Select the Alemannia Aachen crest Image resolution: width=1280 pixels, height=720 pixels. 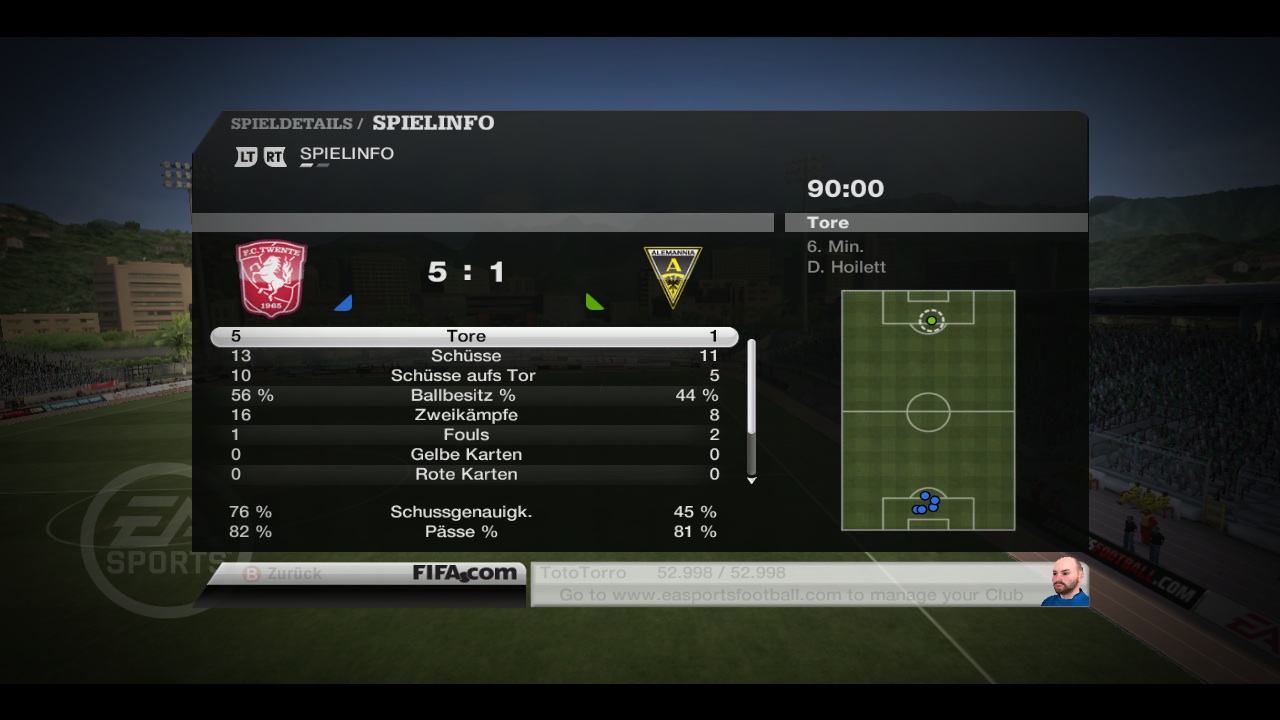coord(672,277)
